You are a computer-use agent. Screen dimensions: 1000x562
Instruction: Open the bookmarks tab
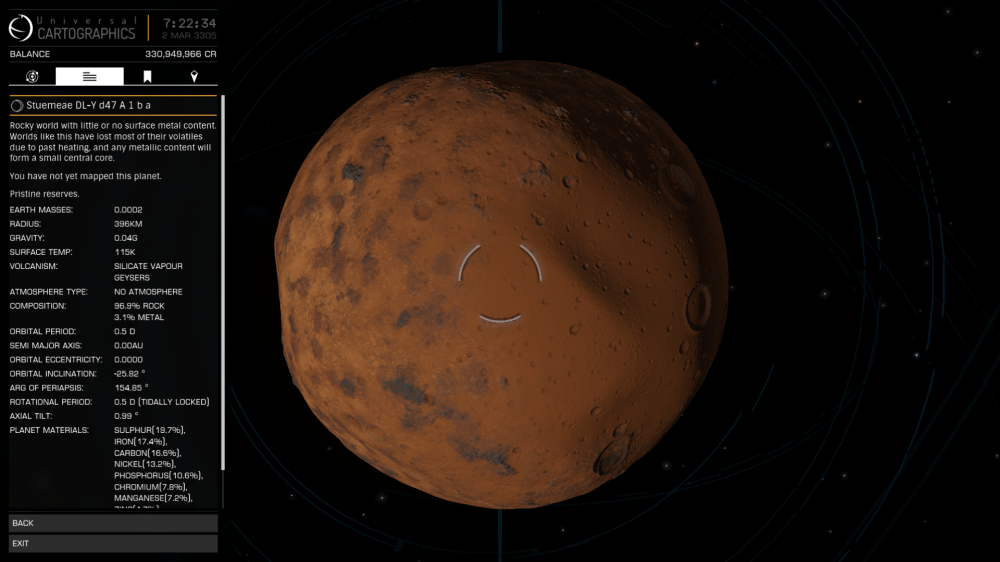(x=147, y=77)
